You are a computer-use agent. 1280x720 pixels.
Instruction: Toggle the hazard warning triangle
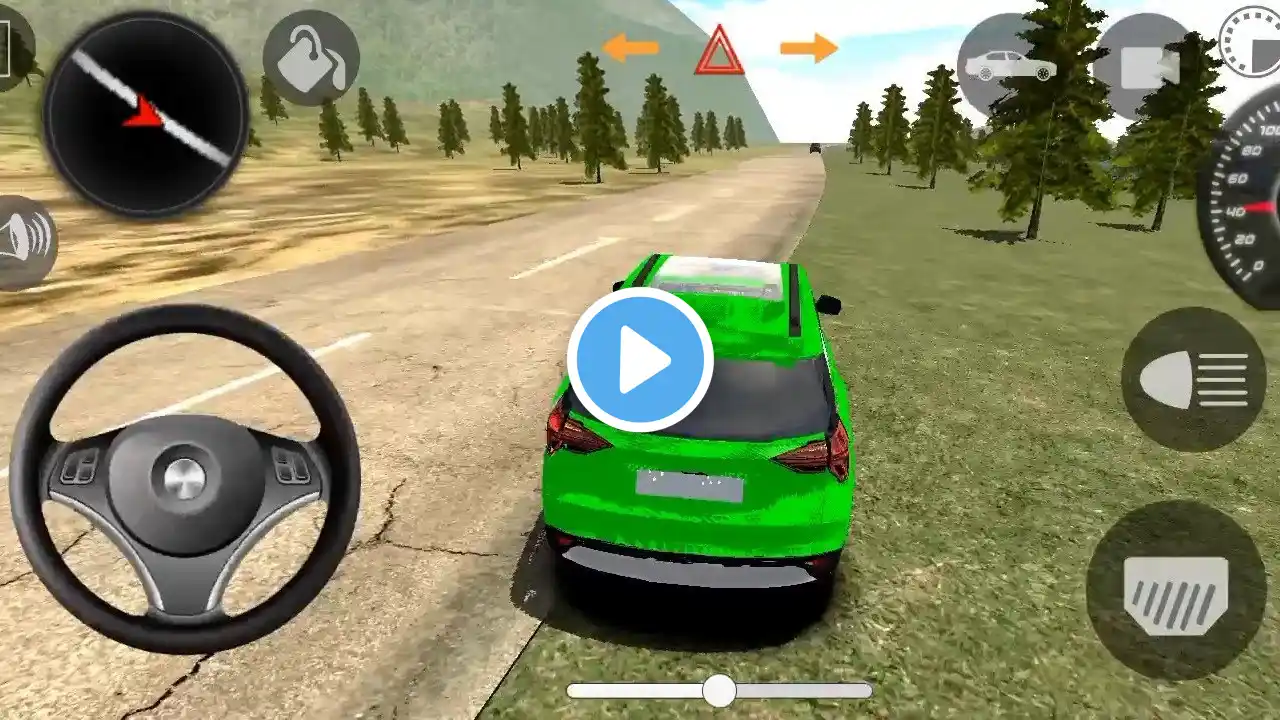coord(720,51)
